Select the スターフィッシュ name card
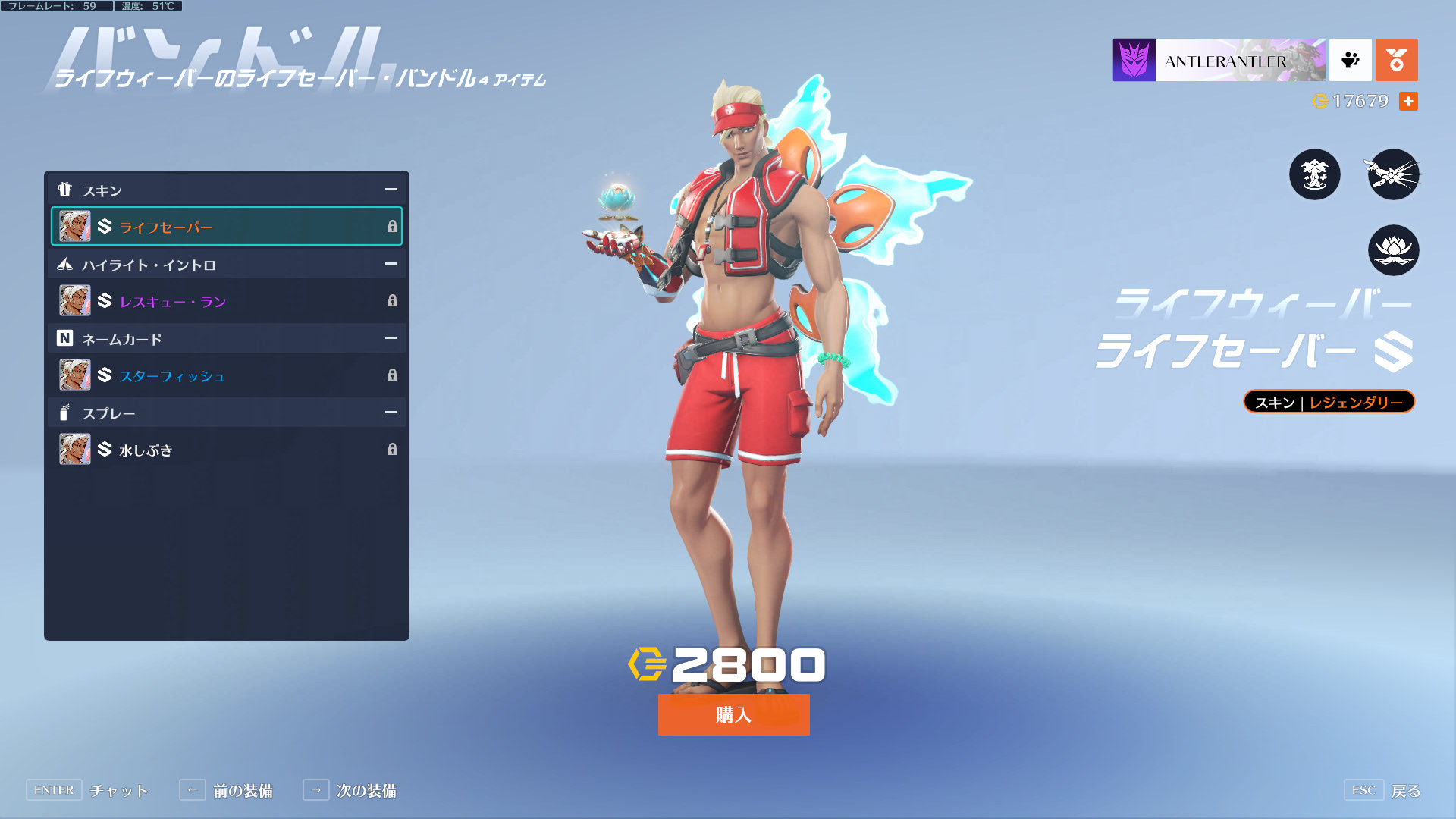Screen dimensions: 1456x819 [x=226, y=375]
